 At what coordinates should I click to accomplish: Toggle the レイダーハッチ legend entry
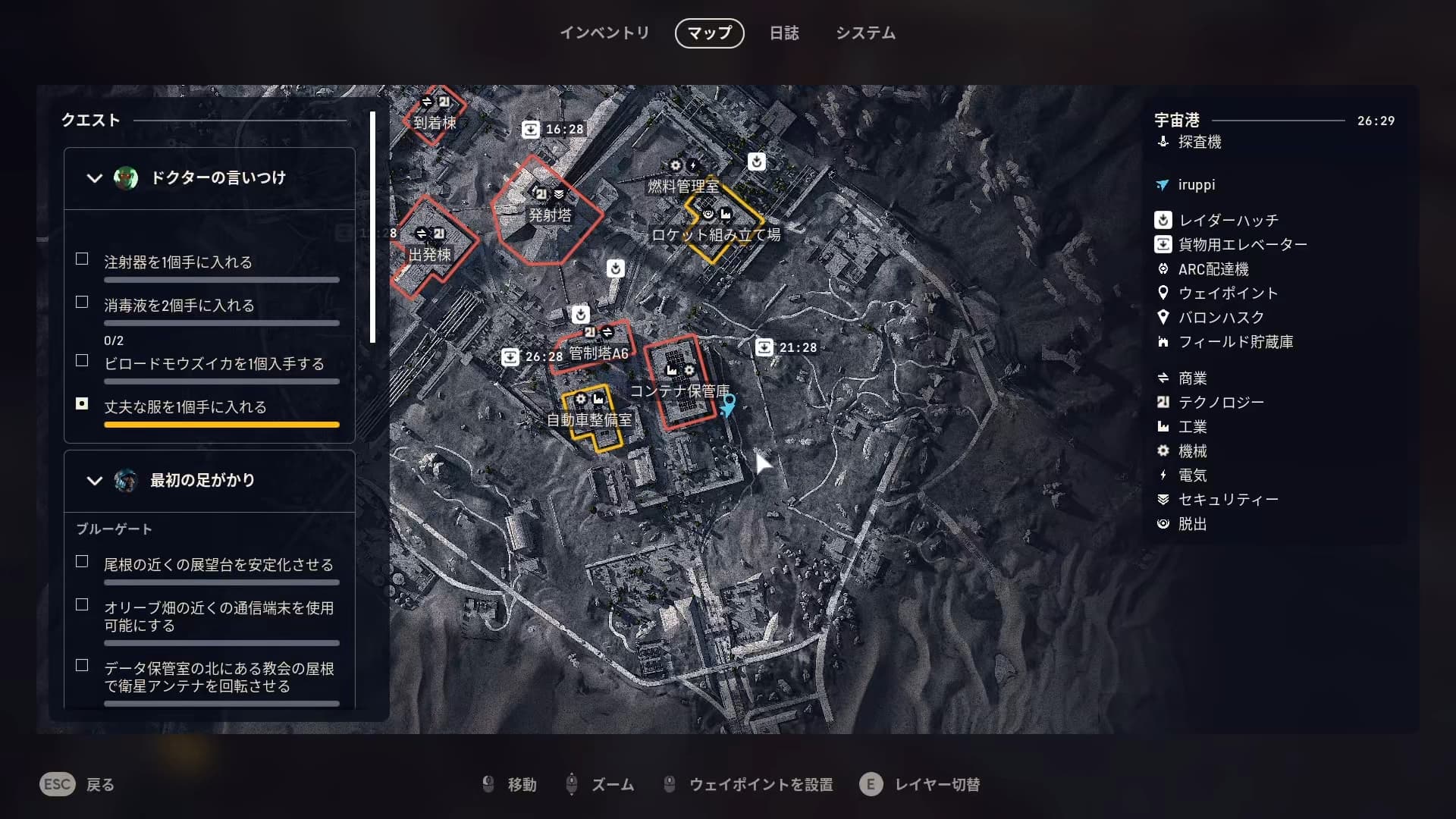[1228, 221]
